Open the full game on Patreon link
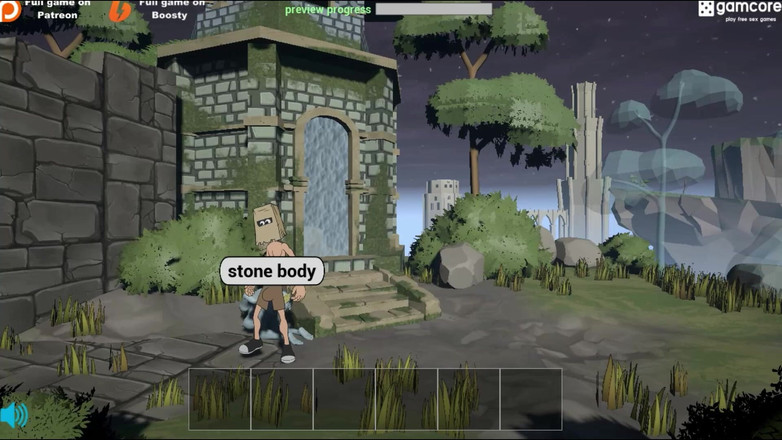The width and height of the screenshot is (782, 440). coord(46,10)
